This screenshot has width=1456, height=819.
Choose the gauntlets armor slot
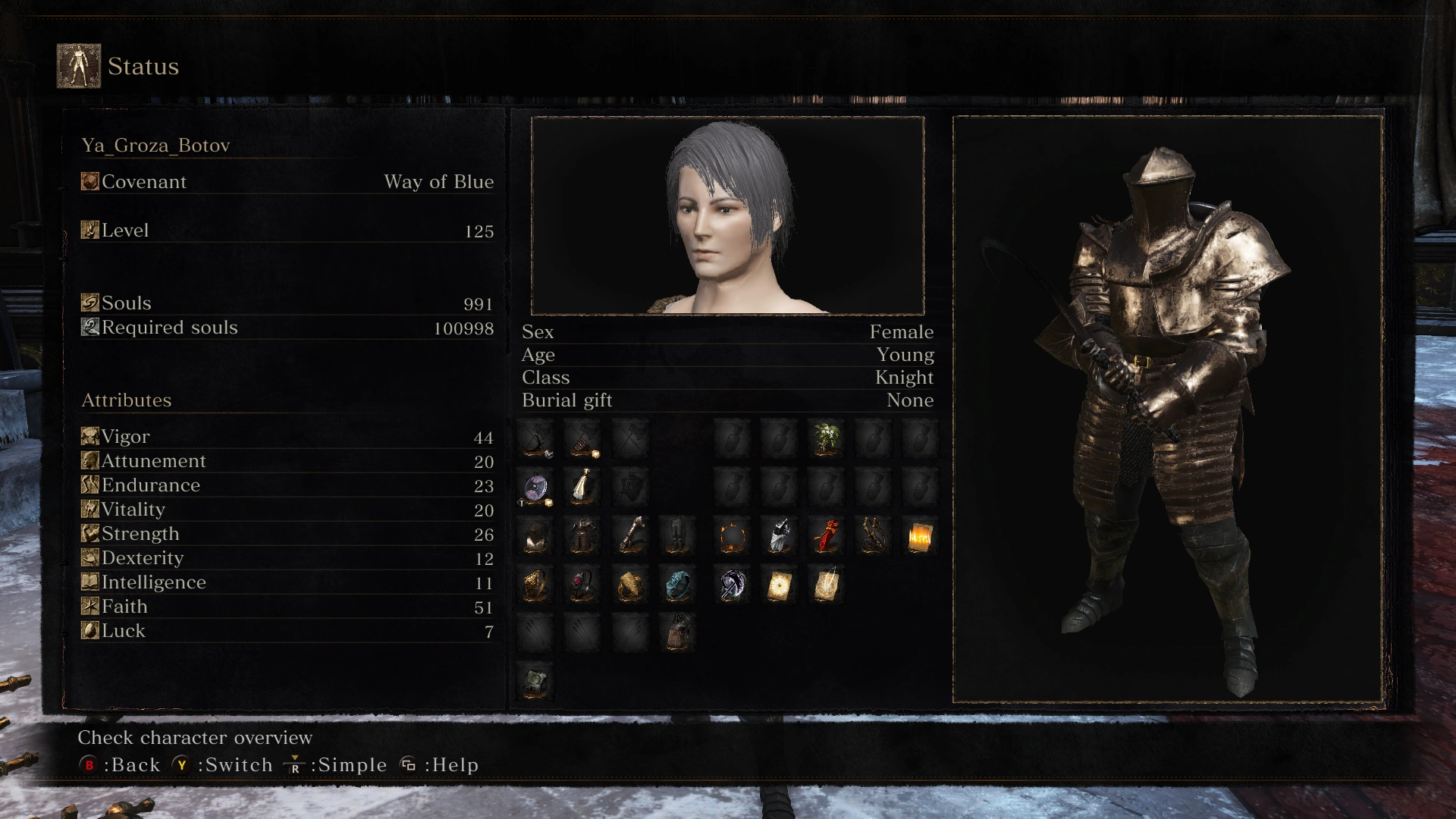point(630,537)
